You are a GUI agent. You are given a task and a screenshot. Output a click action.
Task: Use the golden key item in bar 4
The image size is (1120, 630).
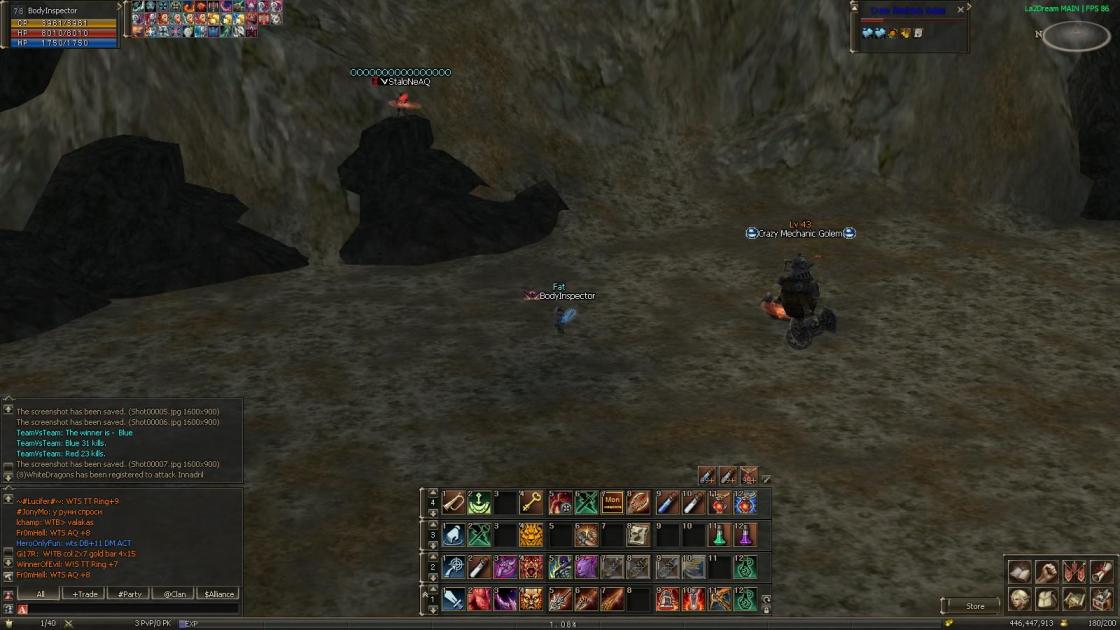pos(532,502)
